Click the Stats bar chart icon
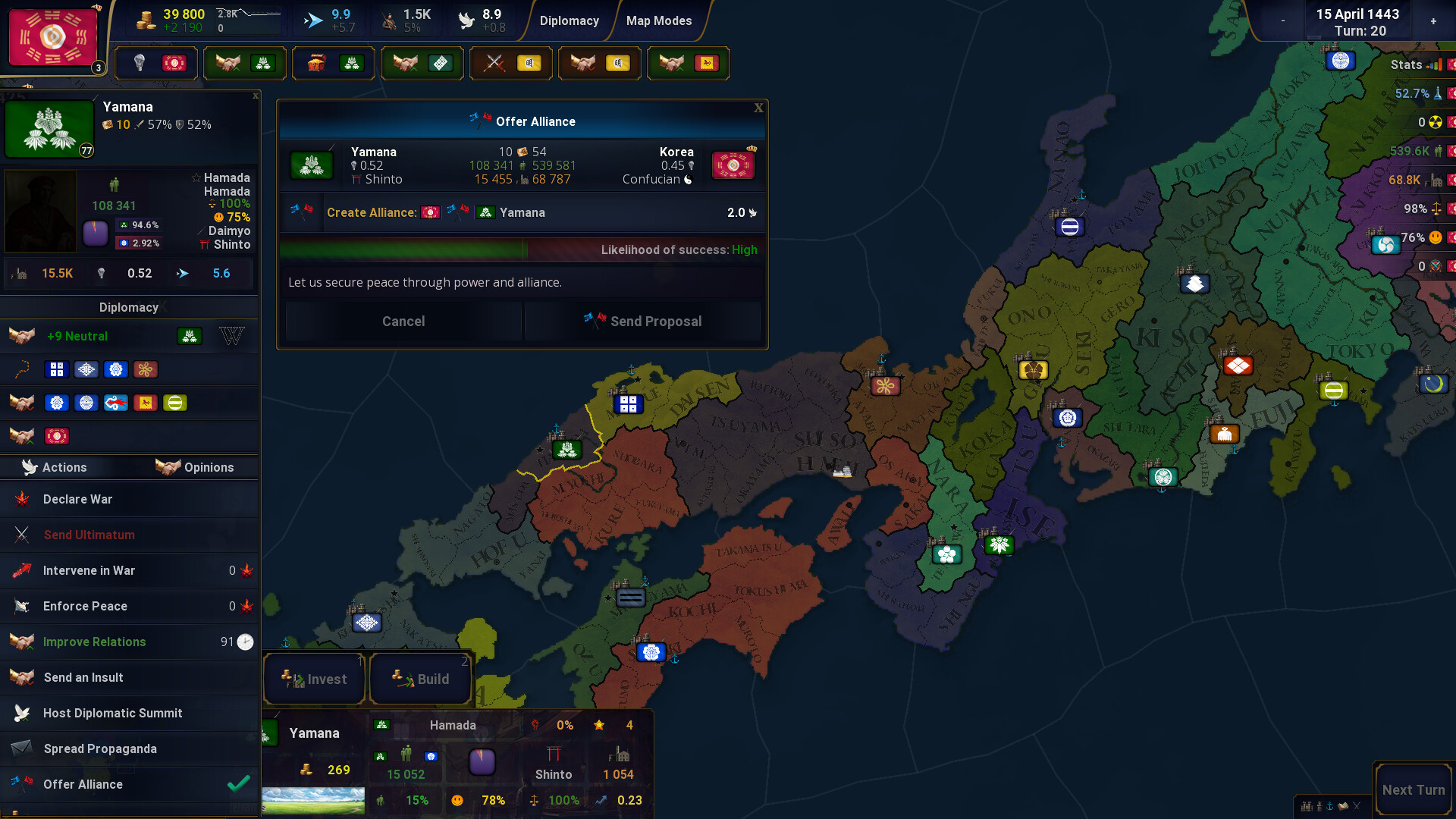The height and width of the screenshot is (819, 1456). [x=1435, y=65]
